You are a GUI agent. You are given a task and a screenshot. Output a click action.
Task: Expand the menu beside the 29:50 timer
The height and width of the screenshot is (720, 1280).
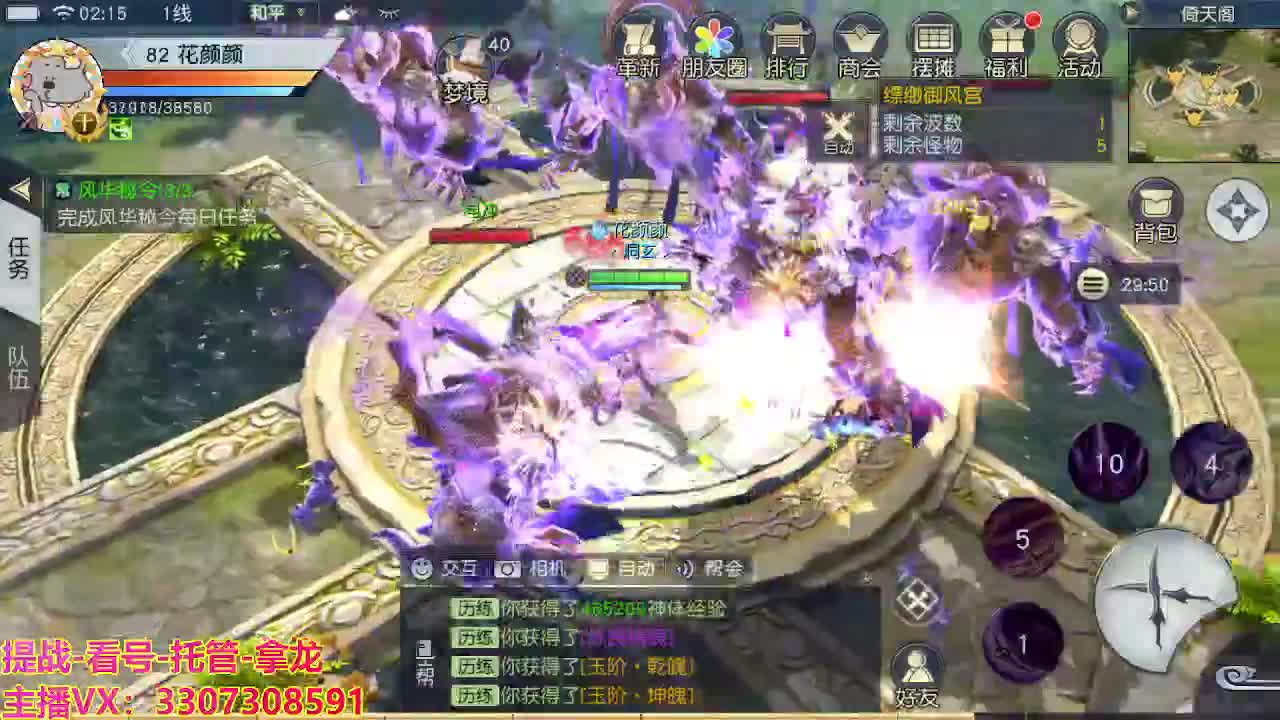1092,285
